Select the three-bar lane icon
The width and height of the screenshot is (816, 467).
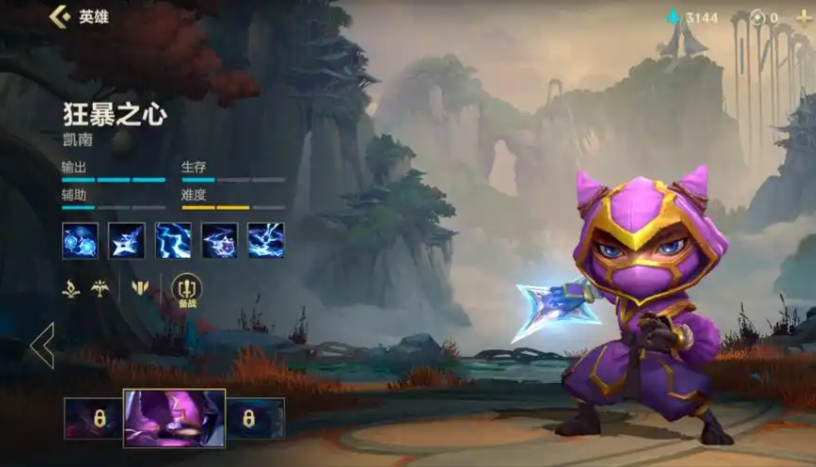(x=140, y=290)
